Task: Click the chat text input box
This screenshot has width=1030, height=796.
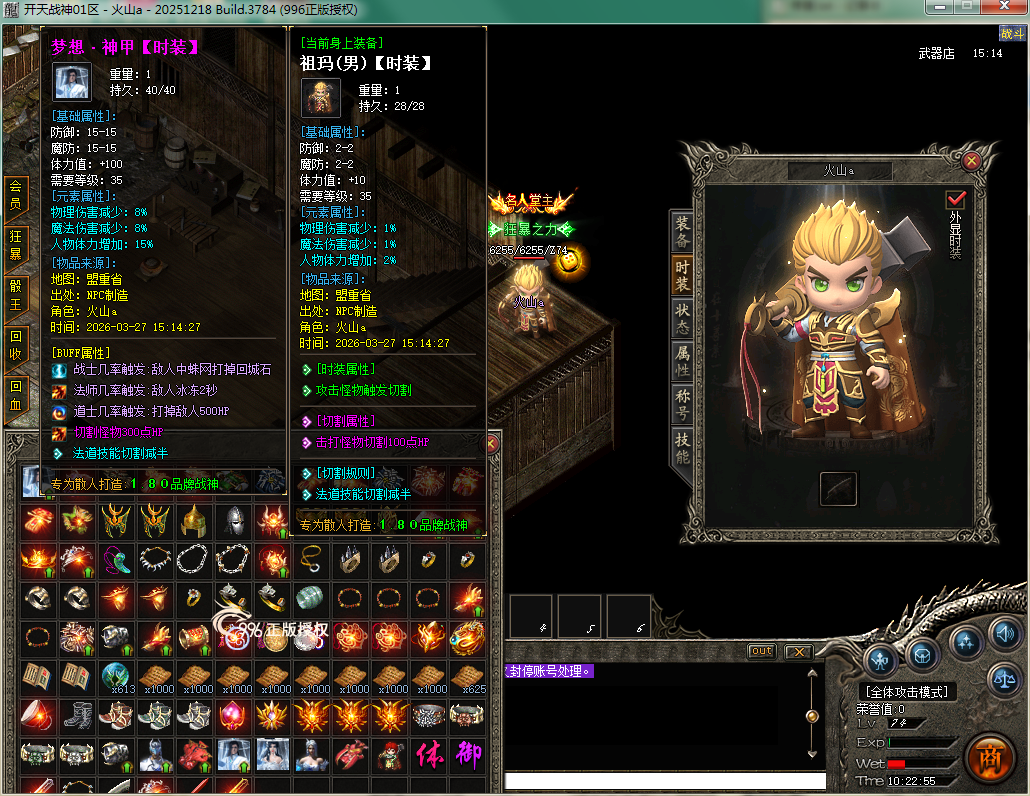Action: (665, 781)
